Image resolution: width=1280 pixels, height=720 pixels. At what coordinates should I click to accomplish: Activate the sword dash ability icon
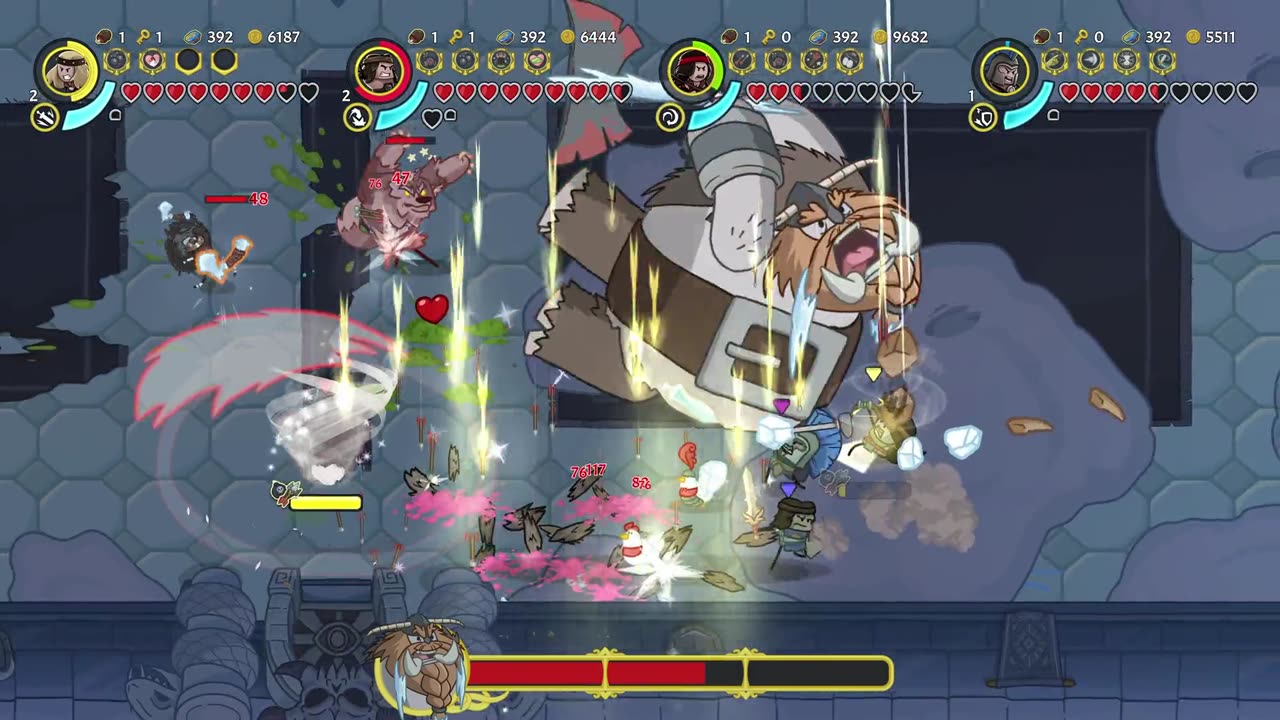tap(45, 118)
